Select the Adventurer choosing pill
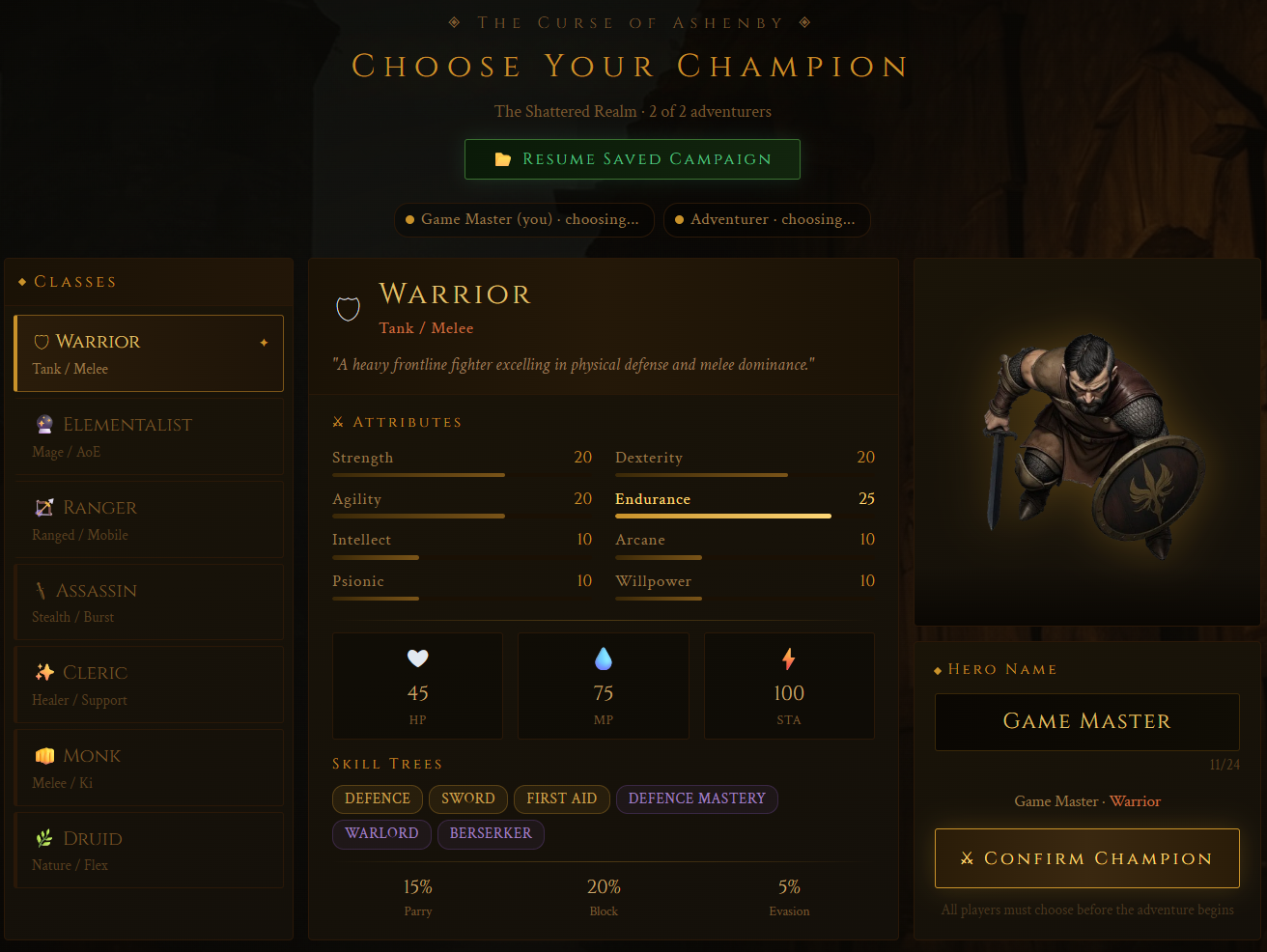This screenshot has height=952, width=1267. coord(767,219)
